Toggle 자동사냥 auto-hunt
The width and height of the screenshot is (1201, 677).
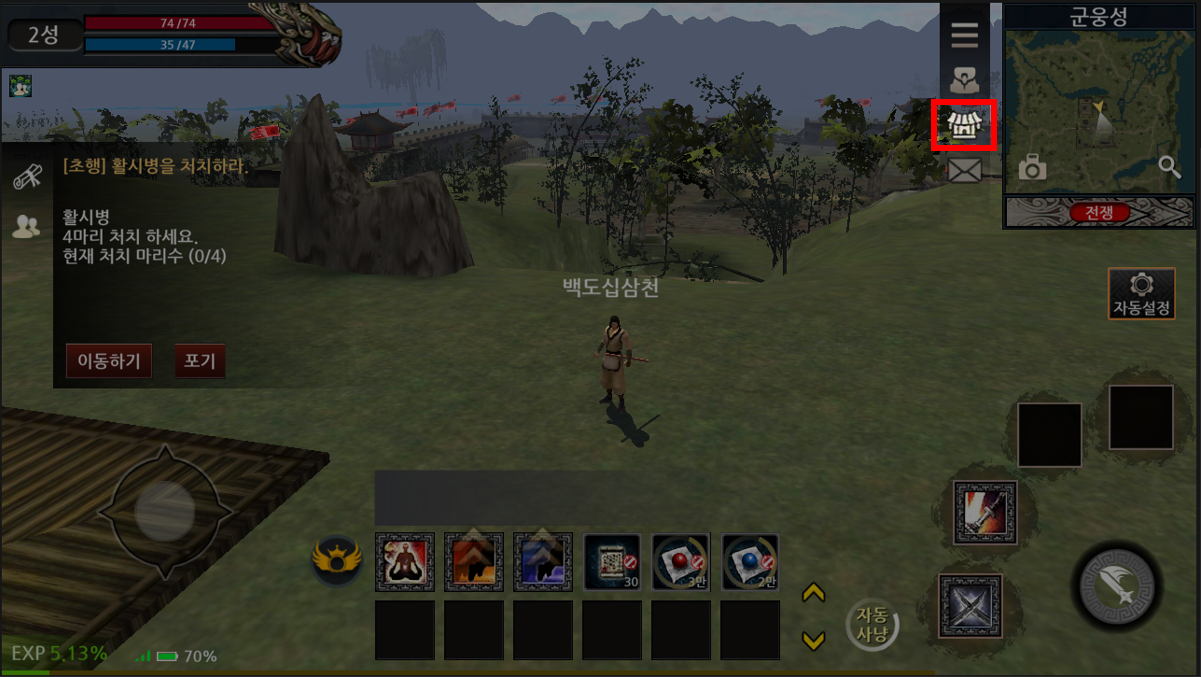(x=872, y=627)
